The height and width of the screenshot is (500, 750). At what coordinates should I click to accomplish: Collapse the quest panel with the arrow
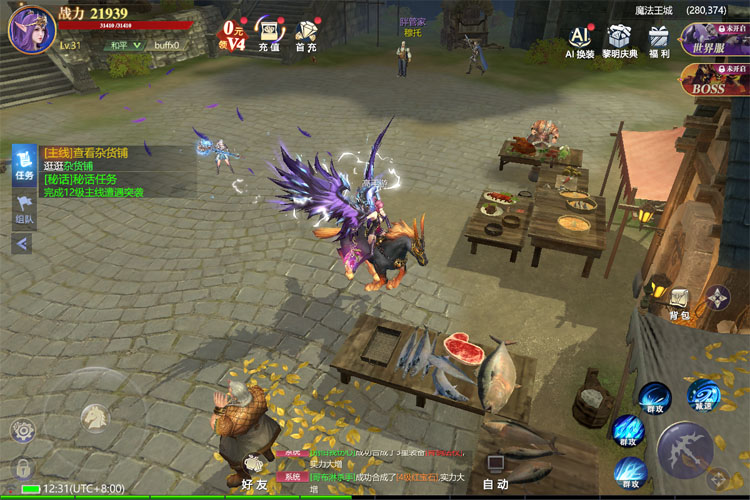[22, 243]
